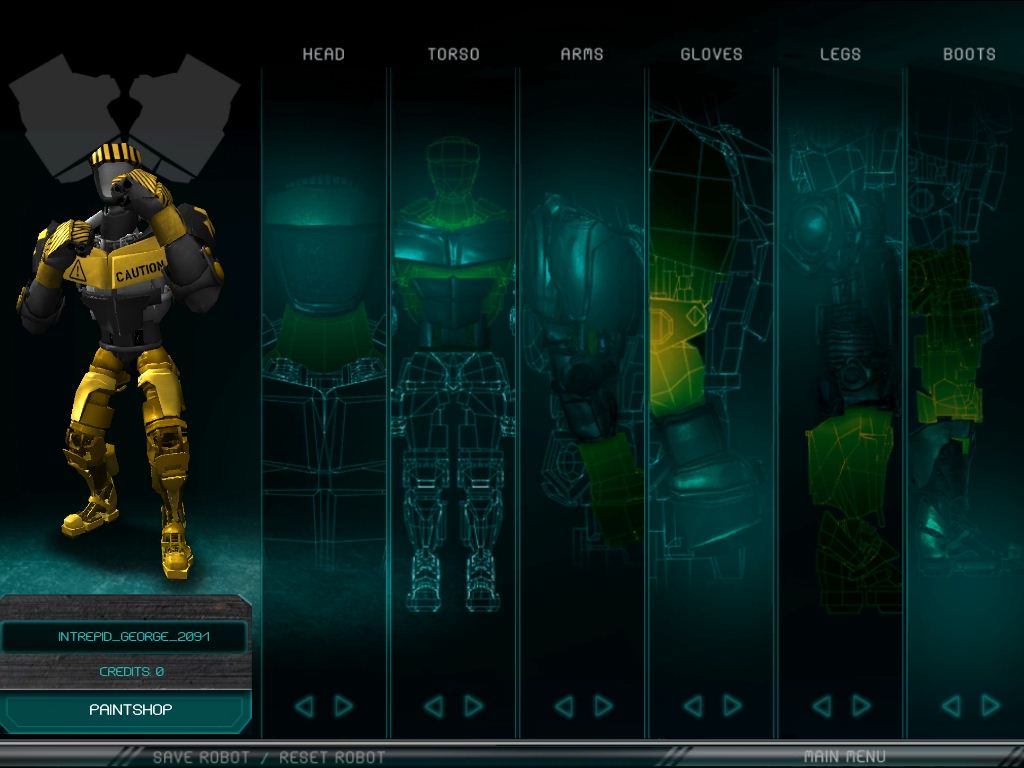Click Save Robot at the bottom
The height and width of the screenshot is (768, 1024).
point(201,757)
